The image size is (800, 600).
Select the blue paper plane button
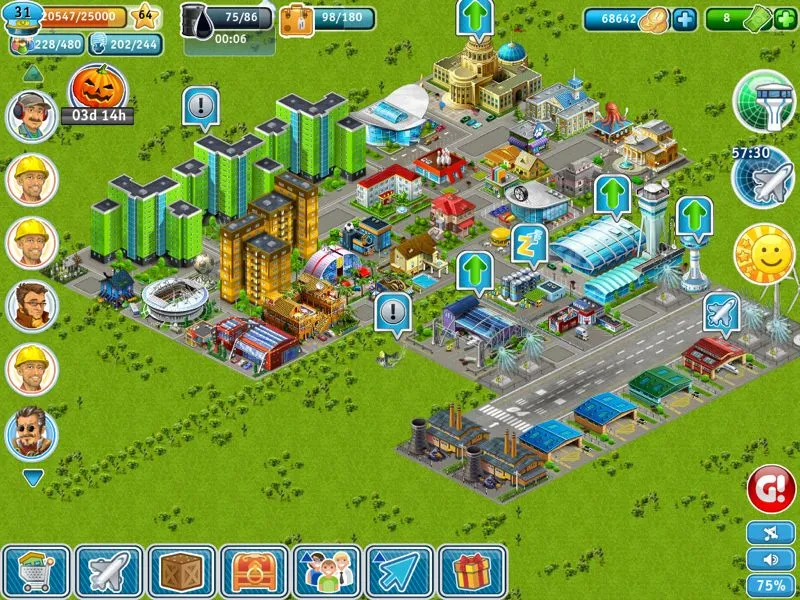pyautogui.click(x=399, y=572)
